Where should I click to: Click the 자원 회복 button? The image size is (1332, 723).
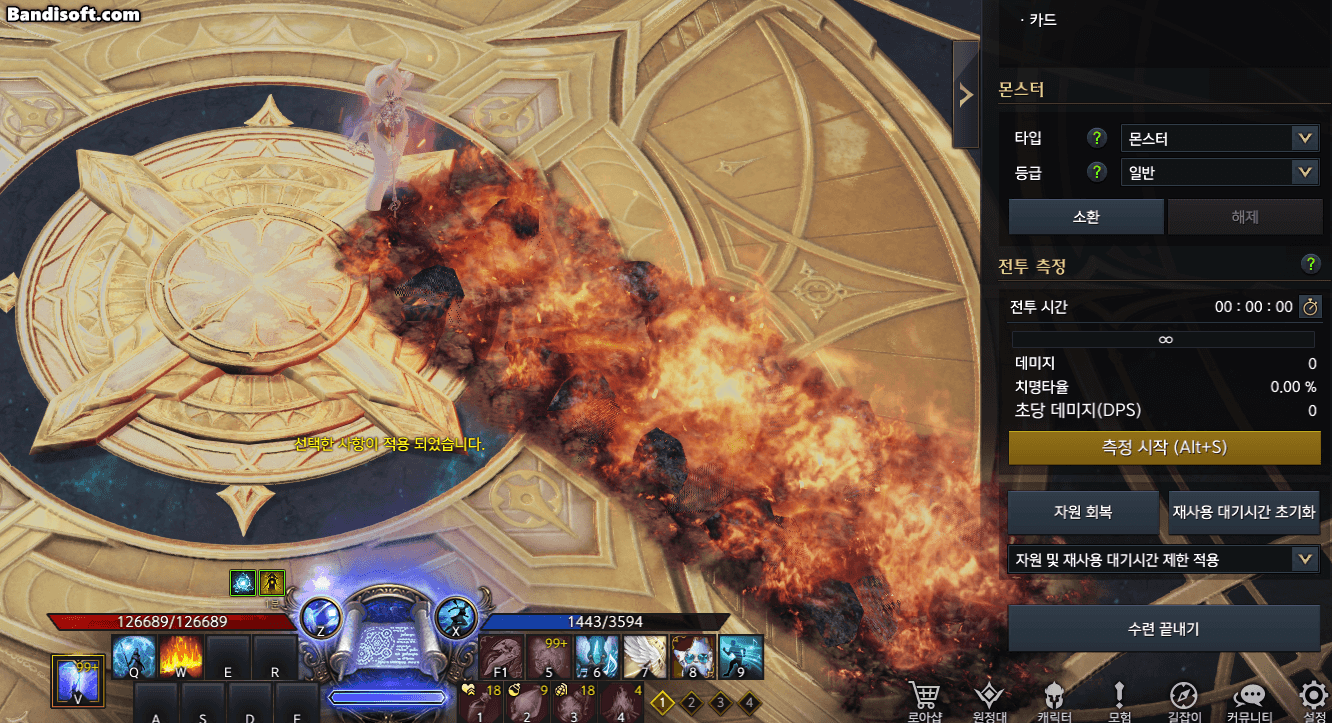coord(1083,512)
